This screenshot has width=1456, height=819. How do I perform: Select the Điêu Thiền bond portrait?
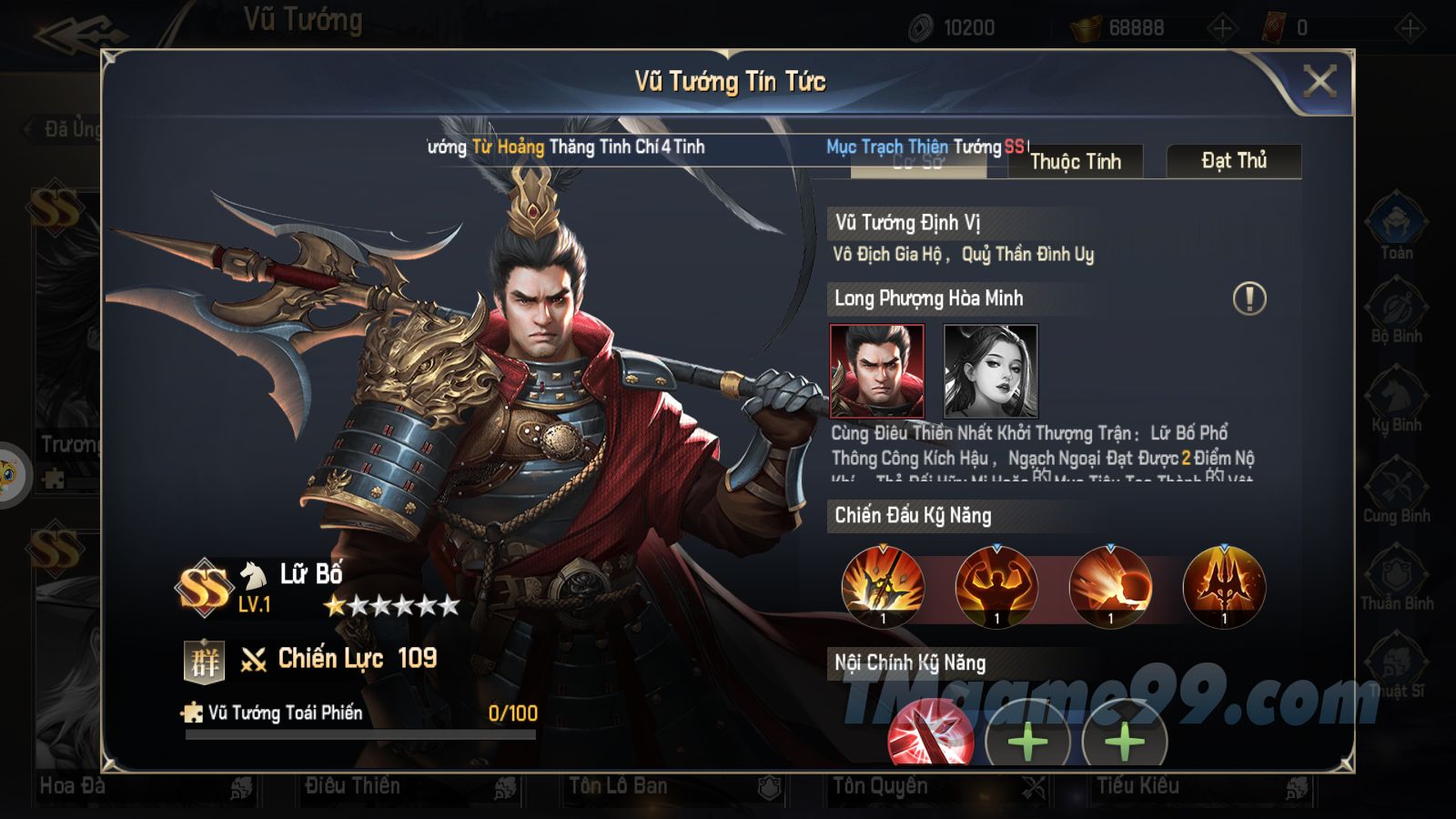[990, 370]
